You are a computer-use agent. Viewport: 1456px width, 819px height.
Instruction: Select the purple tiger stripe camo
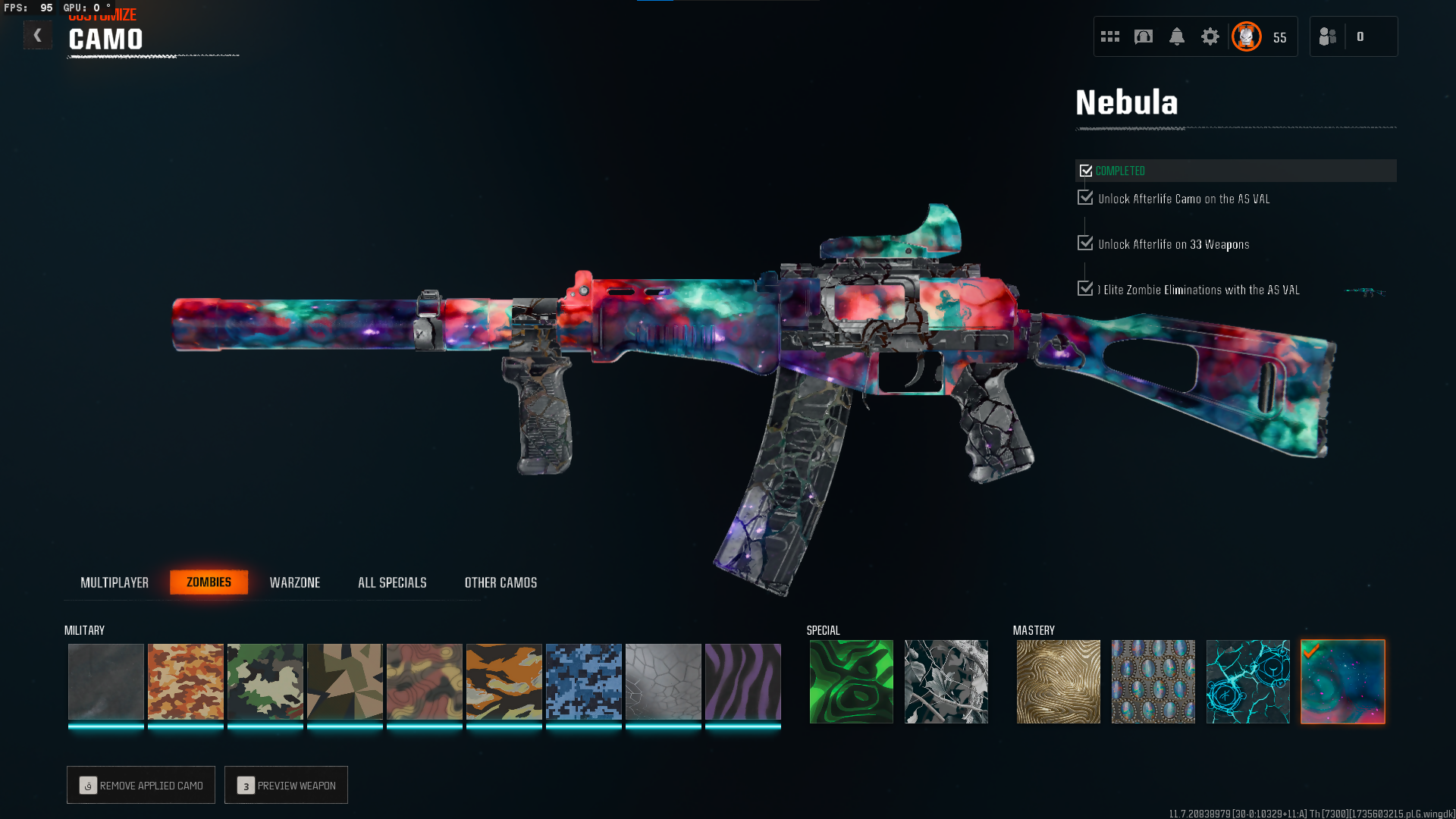point(743,682)
